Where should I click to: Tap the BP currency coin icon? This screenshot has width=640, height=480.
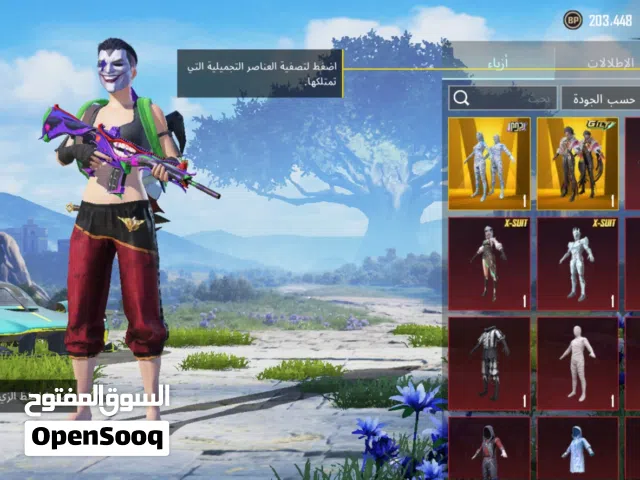pyautogui.click(x=572, y=20)
